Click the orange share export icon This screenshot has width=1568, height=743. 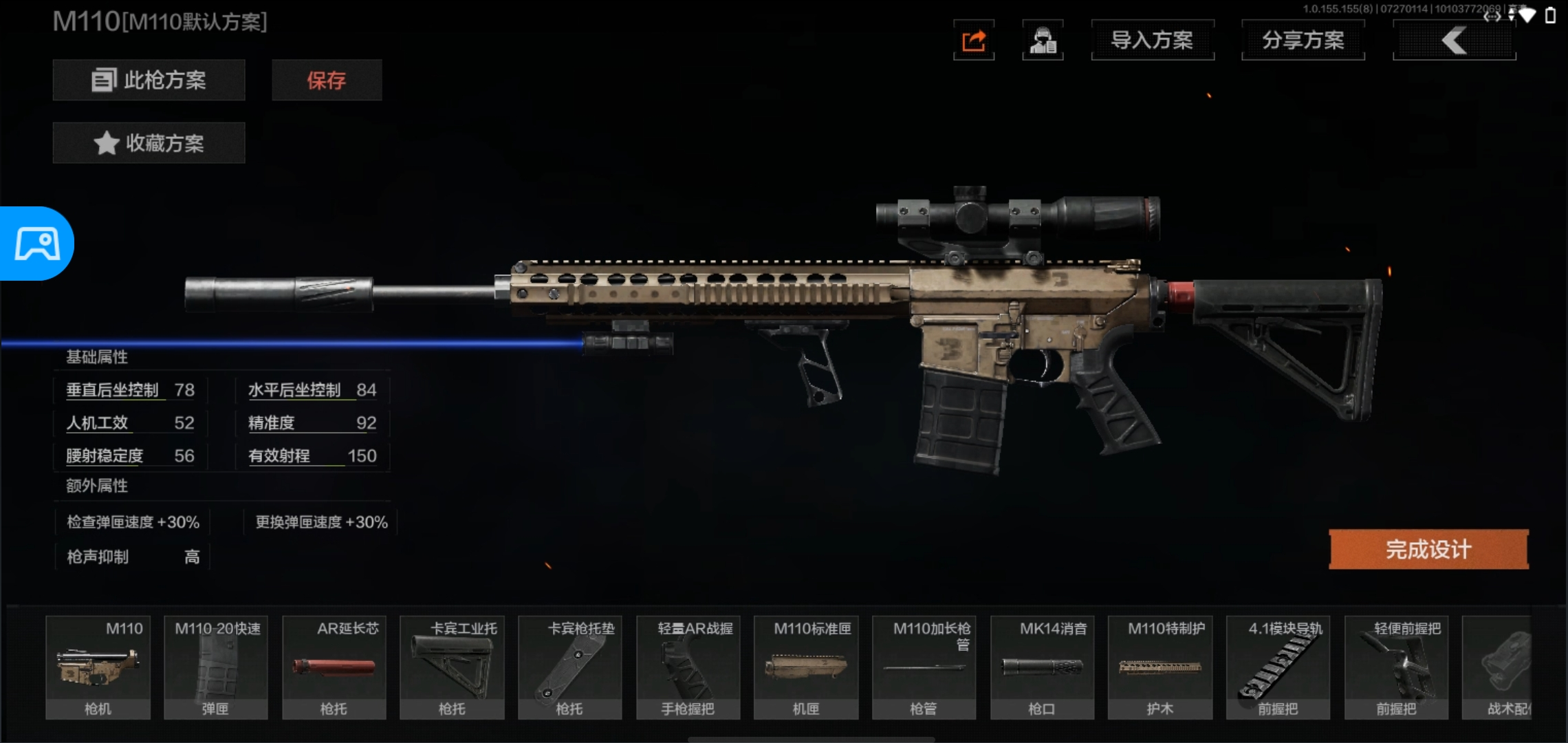click(x=974, y=41)
